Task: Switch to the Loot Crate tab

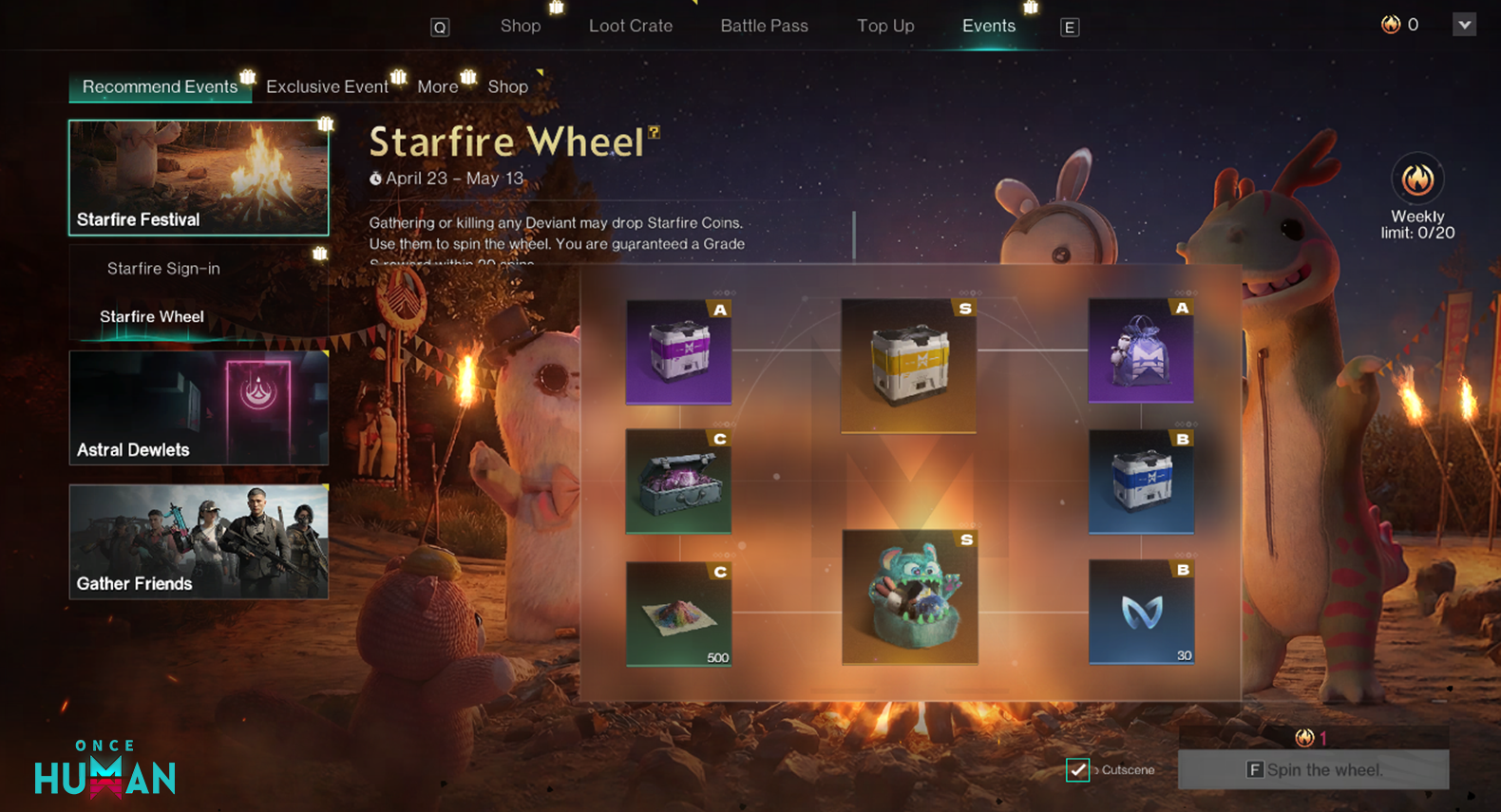Action: [x=631, y=26]
